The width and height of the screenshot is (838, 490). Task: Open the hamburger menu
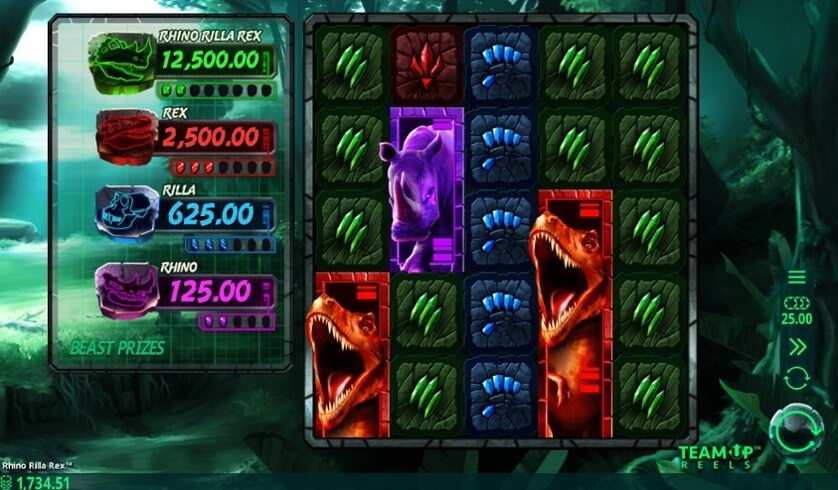(797, 277)
